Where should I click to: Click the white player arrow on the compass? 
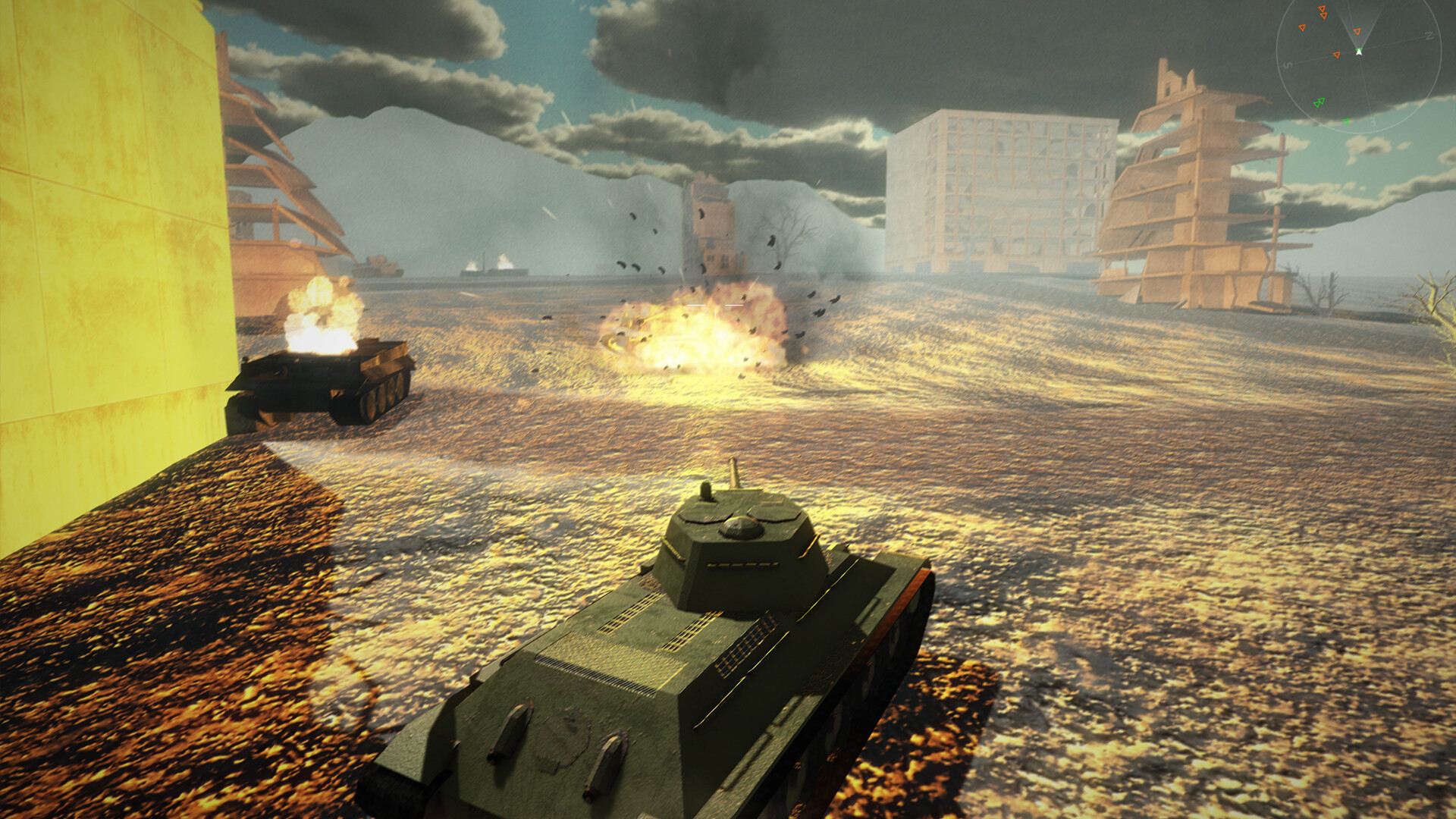point(1359,52)
